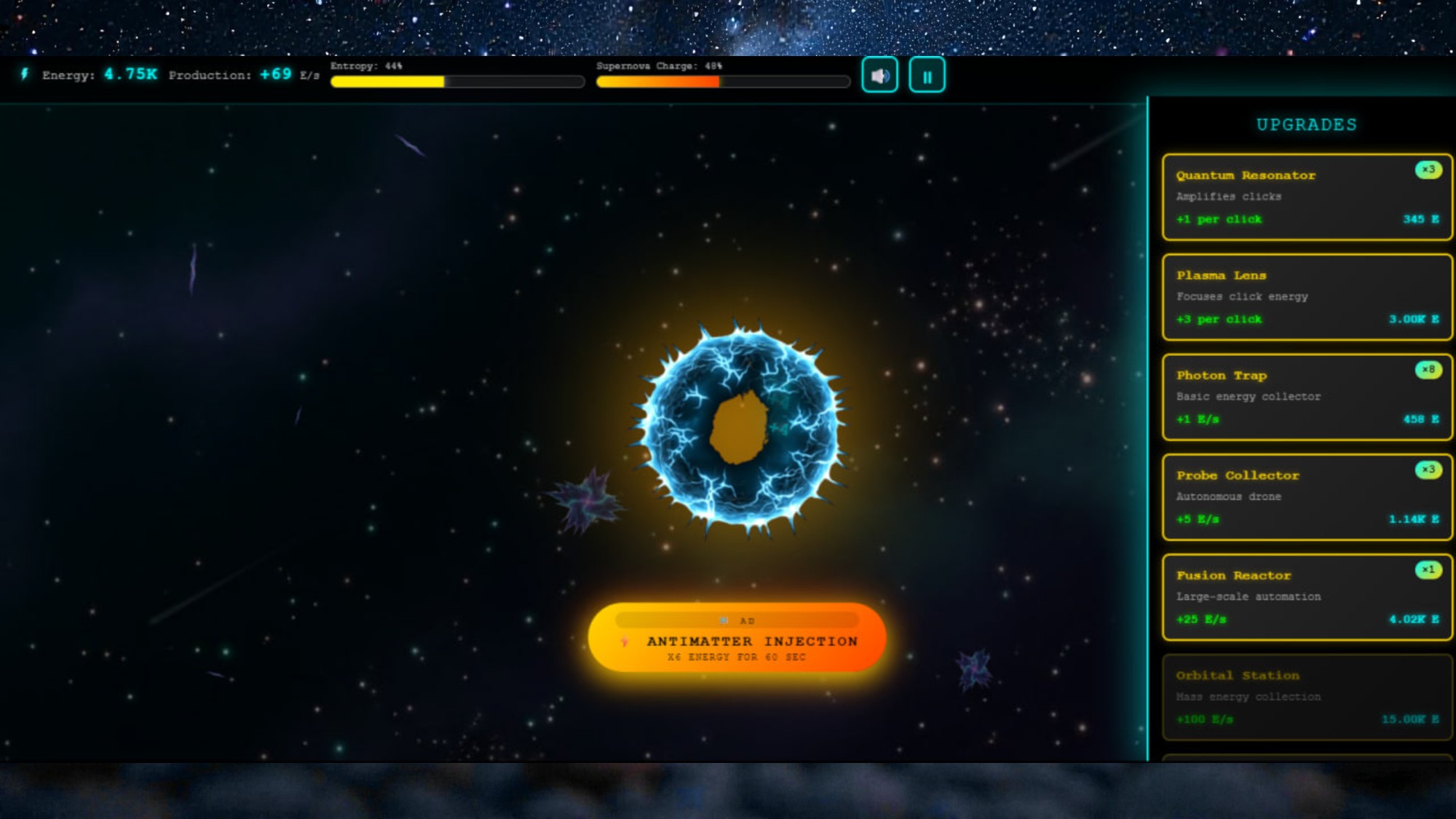Click the Supernova Charge progress bar
Viewport: 1456px width, 819px height.
[723, 82]
